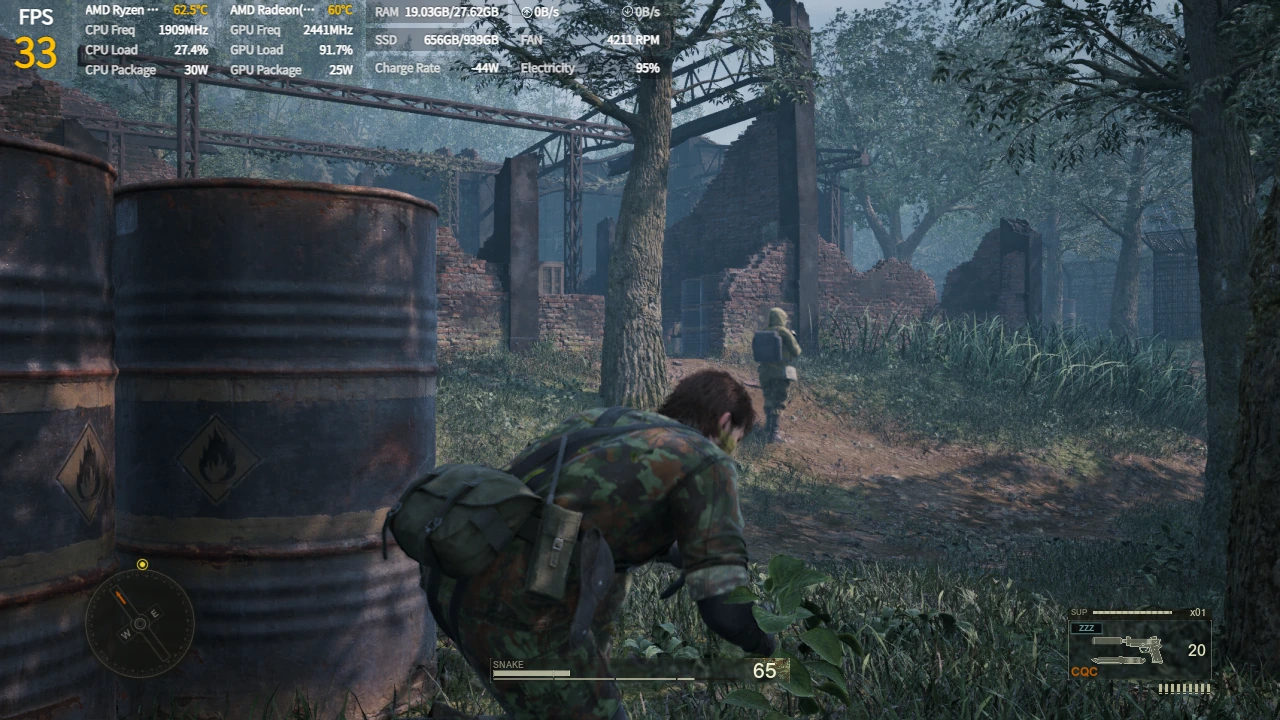Click the compass in the HUD
The width and height of the screenshot is (1280, 720).
[x=140, y=623]
